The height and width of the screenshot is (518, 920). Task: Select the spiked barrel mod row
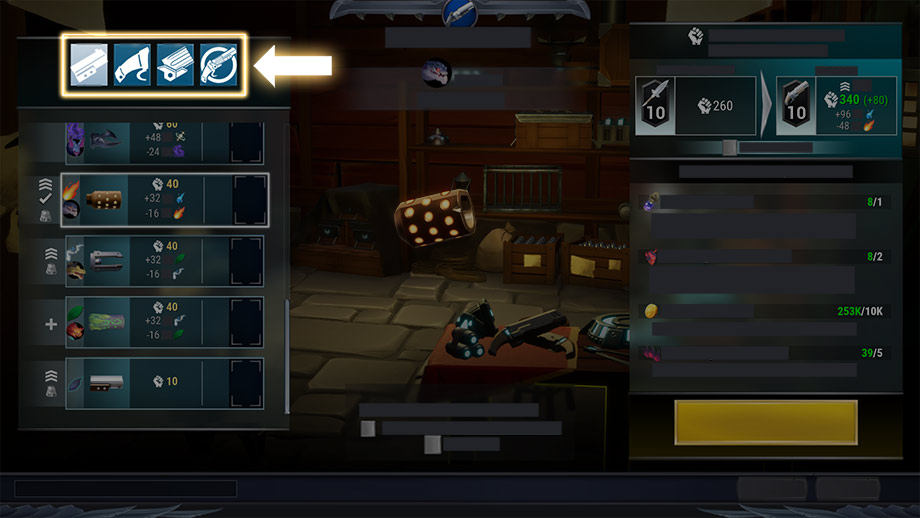click(x=165, y=200)
